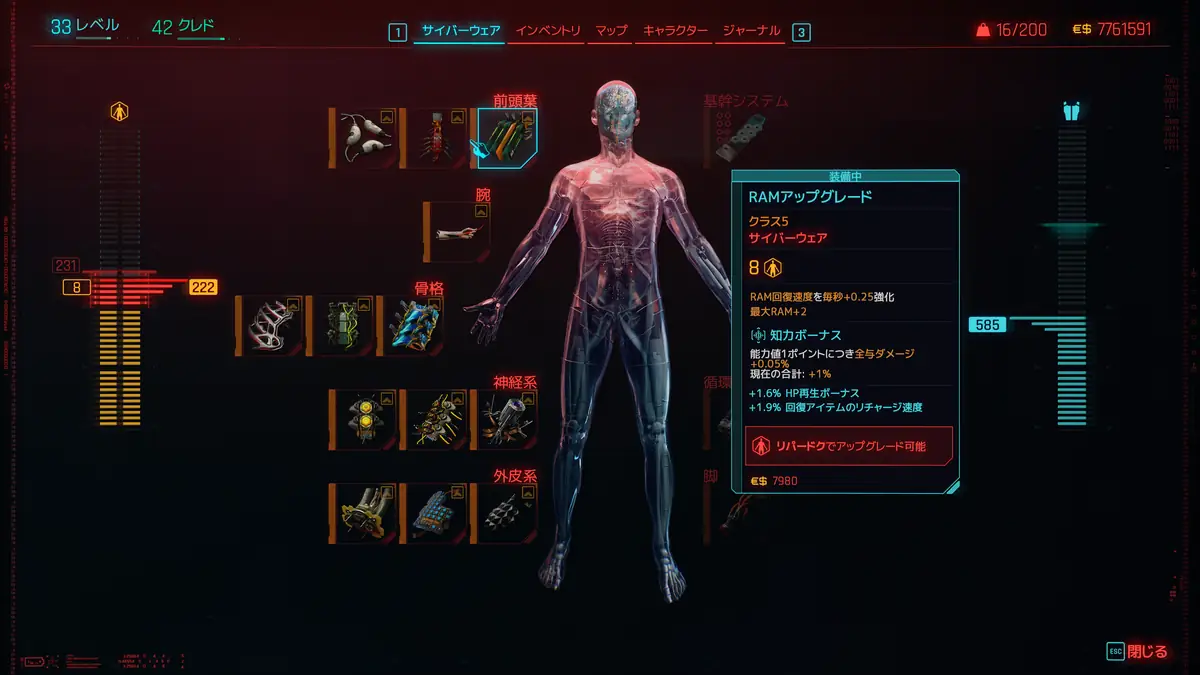Open the ジャーナル tab
1200x675 pixels.
[750, 31]
